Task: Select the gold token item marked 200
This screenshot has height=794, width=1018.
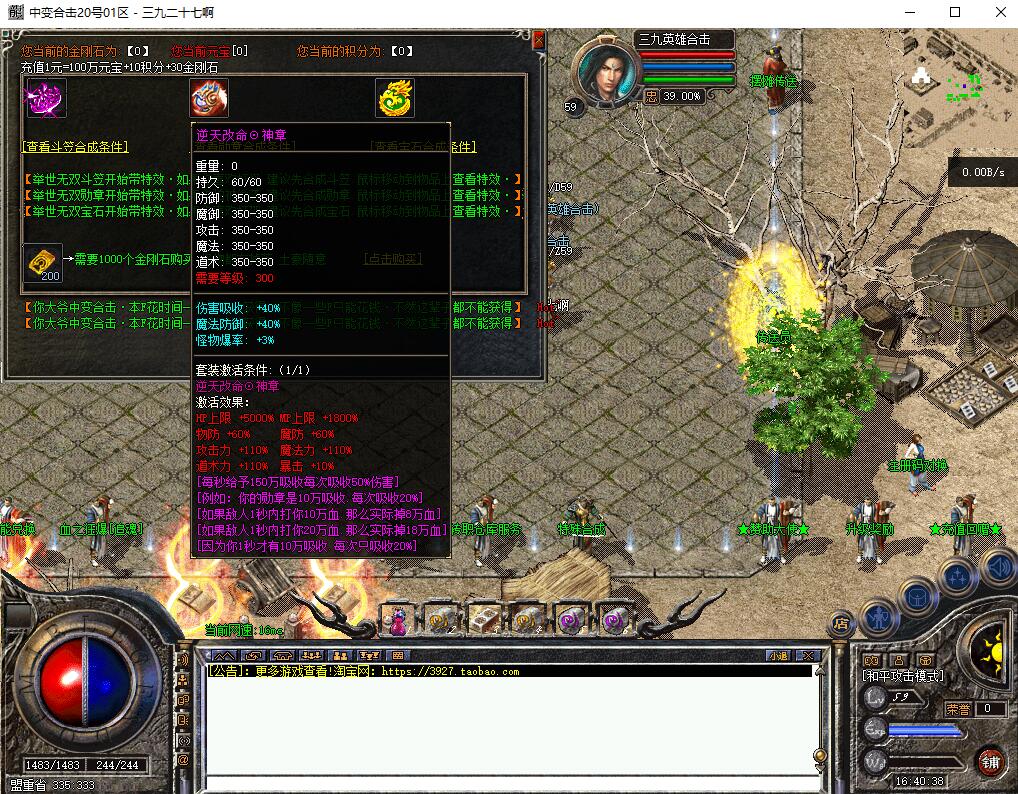Action: pos(41,264)
